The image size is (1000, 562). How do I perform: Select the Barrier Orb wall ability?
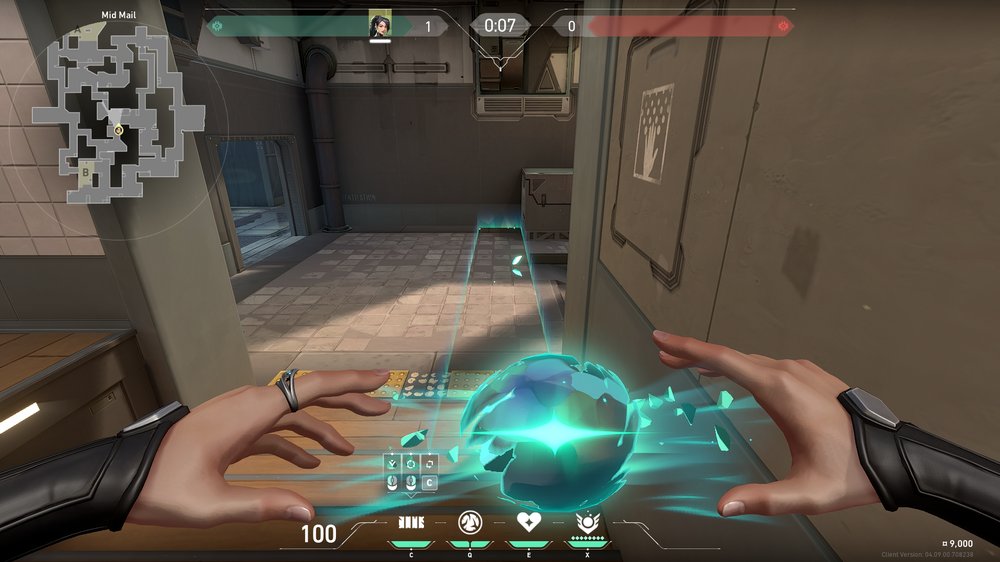click(x=410, y=522)
